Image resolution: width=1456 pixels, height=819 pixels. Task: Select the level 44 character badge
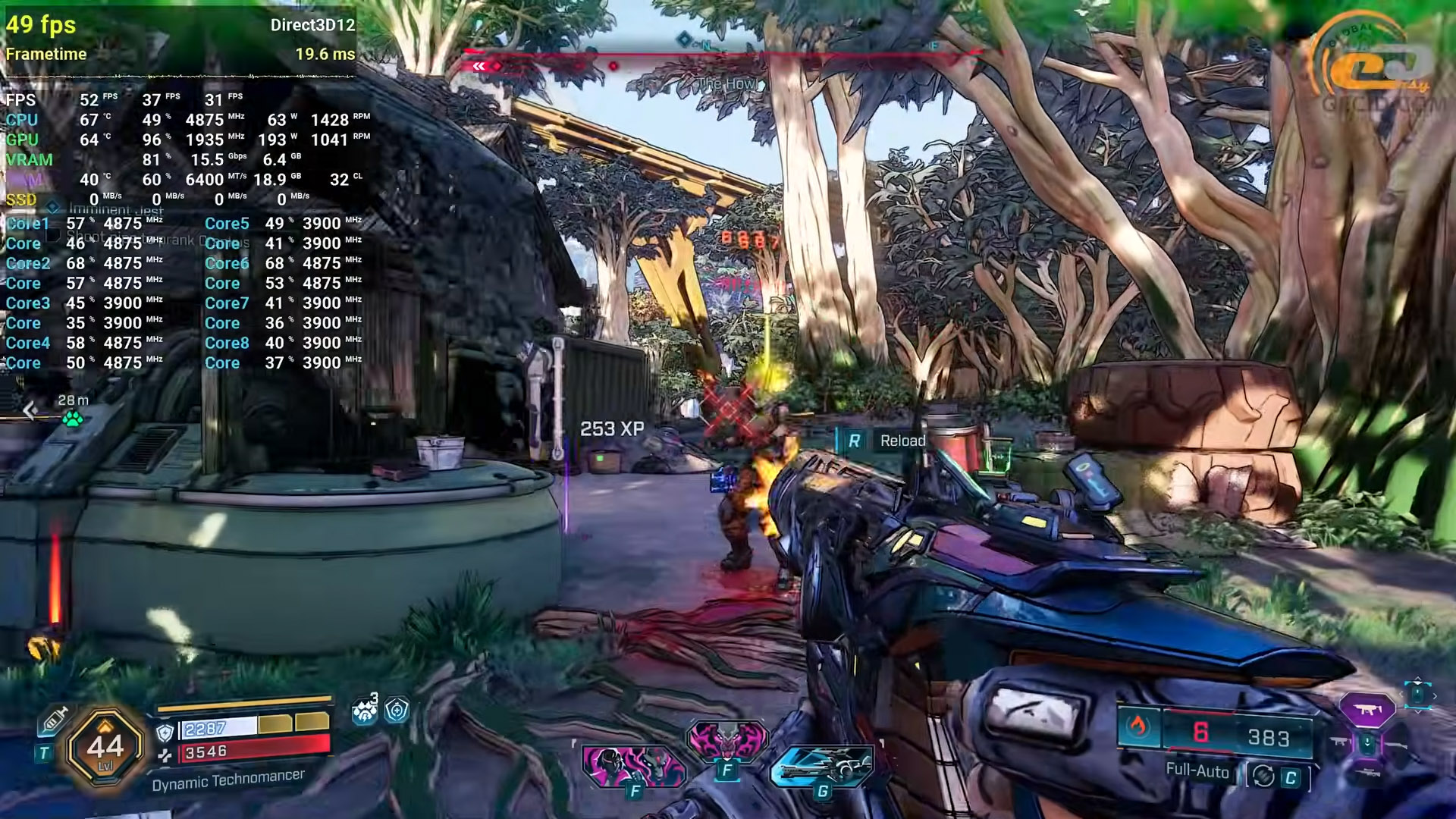[x=105, y=747]
